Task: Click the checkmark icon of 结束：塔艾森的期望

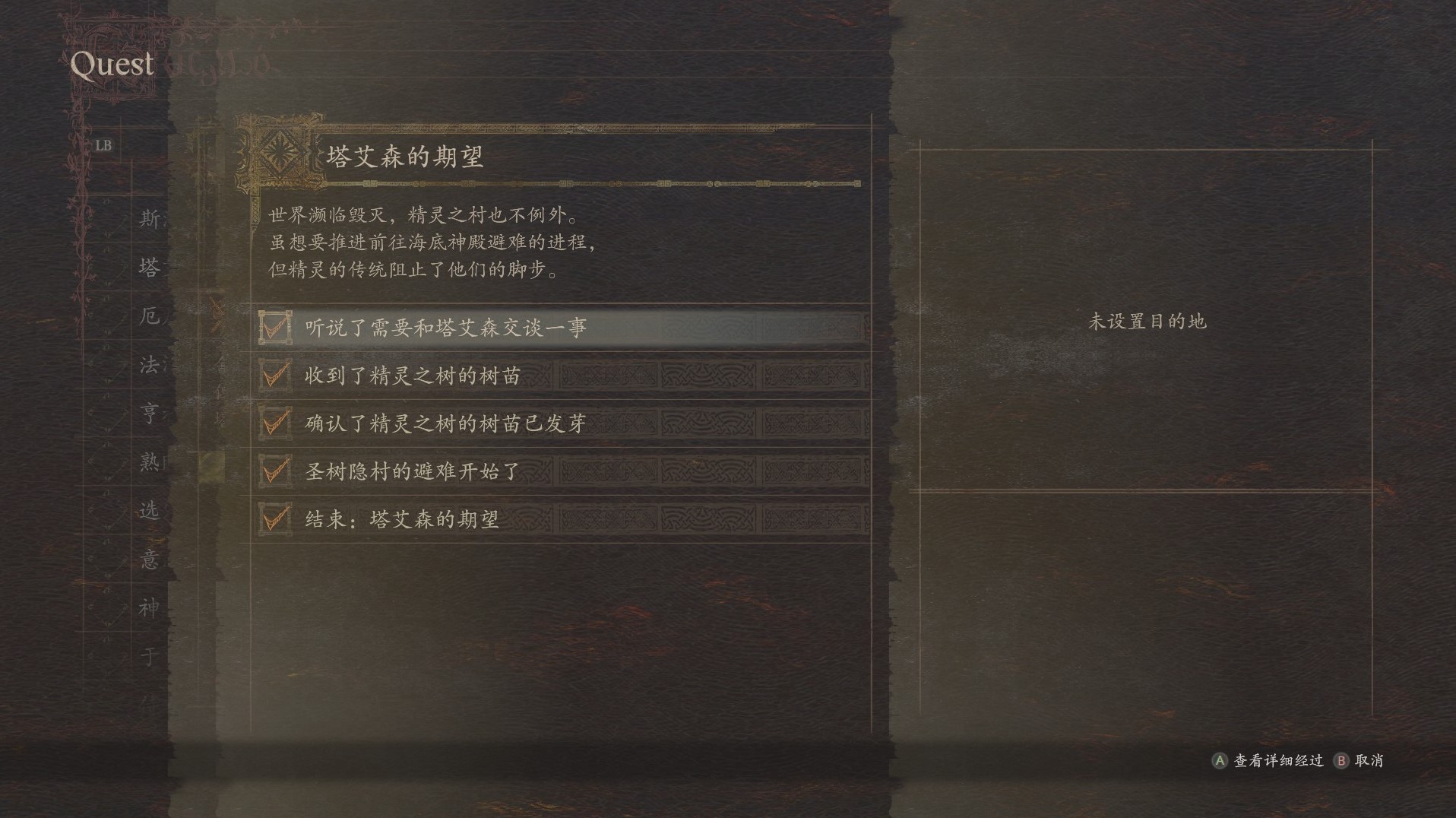Action: (276, 518)
